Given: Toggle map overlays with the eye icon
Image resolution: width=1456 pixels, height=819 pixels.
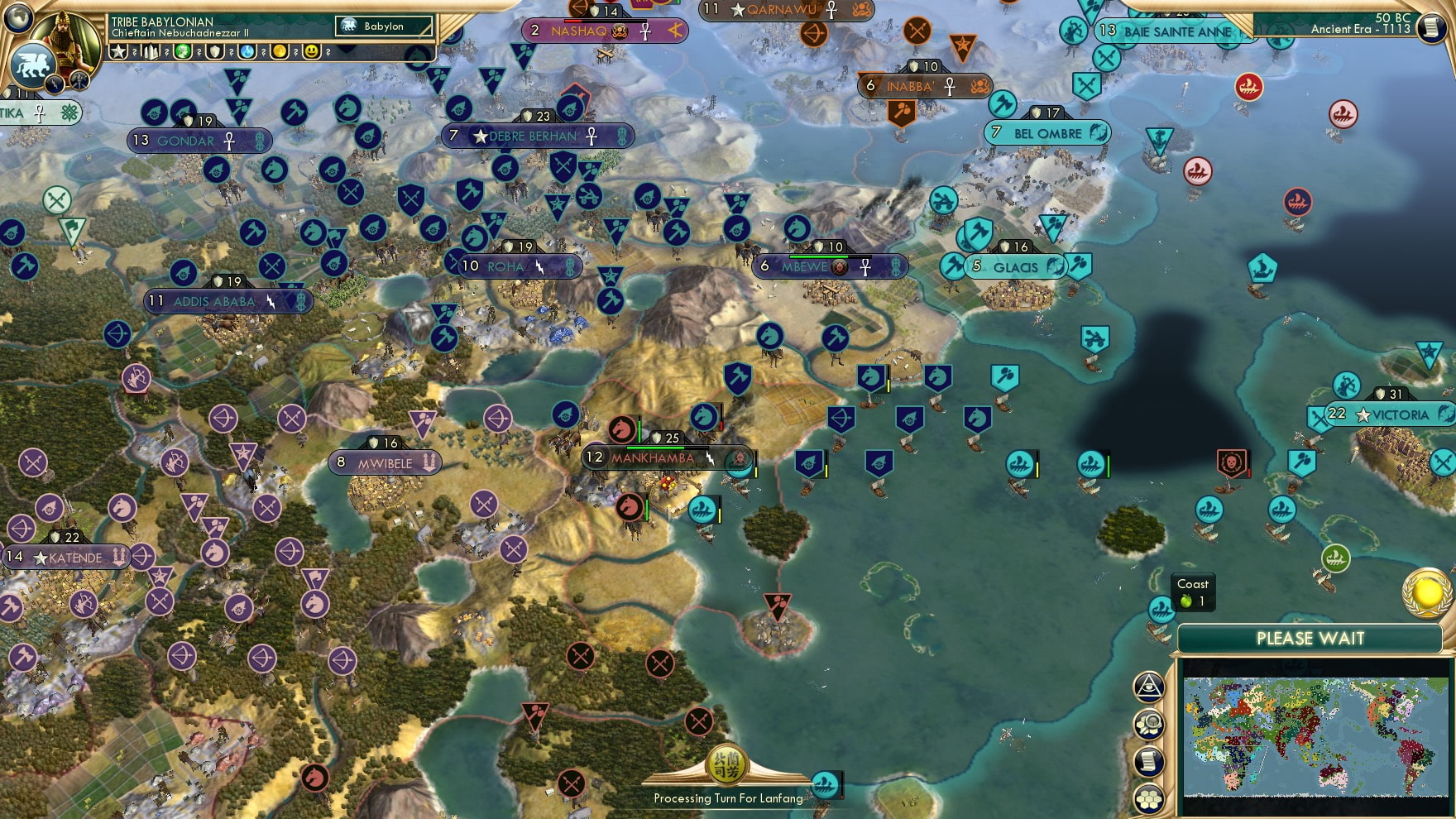Looking at the screenshot, I should (x=1148, y=687).
